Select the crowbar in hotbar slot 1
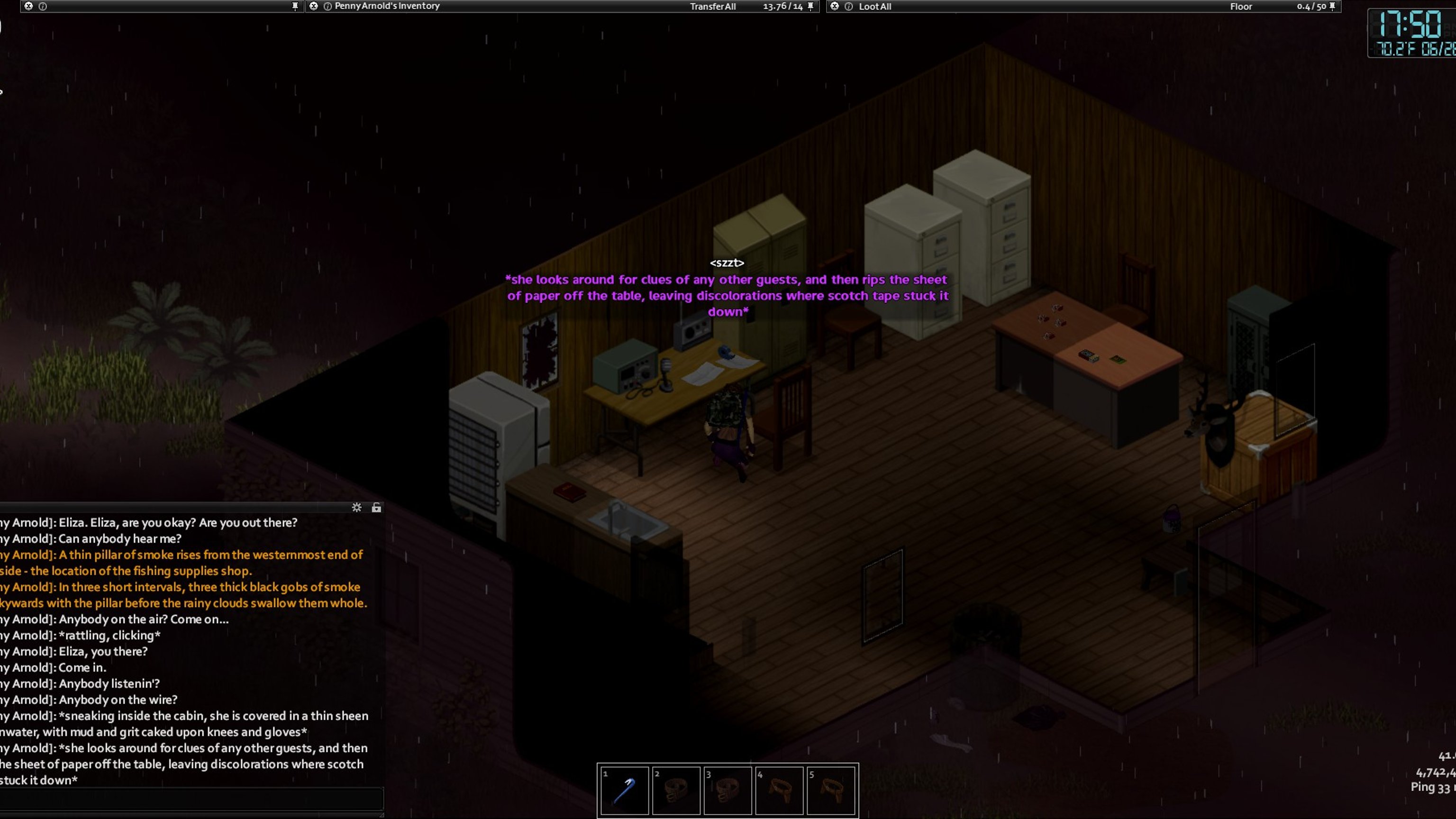This screenshot has width=1456, height=819. click(x=624, y=790)
